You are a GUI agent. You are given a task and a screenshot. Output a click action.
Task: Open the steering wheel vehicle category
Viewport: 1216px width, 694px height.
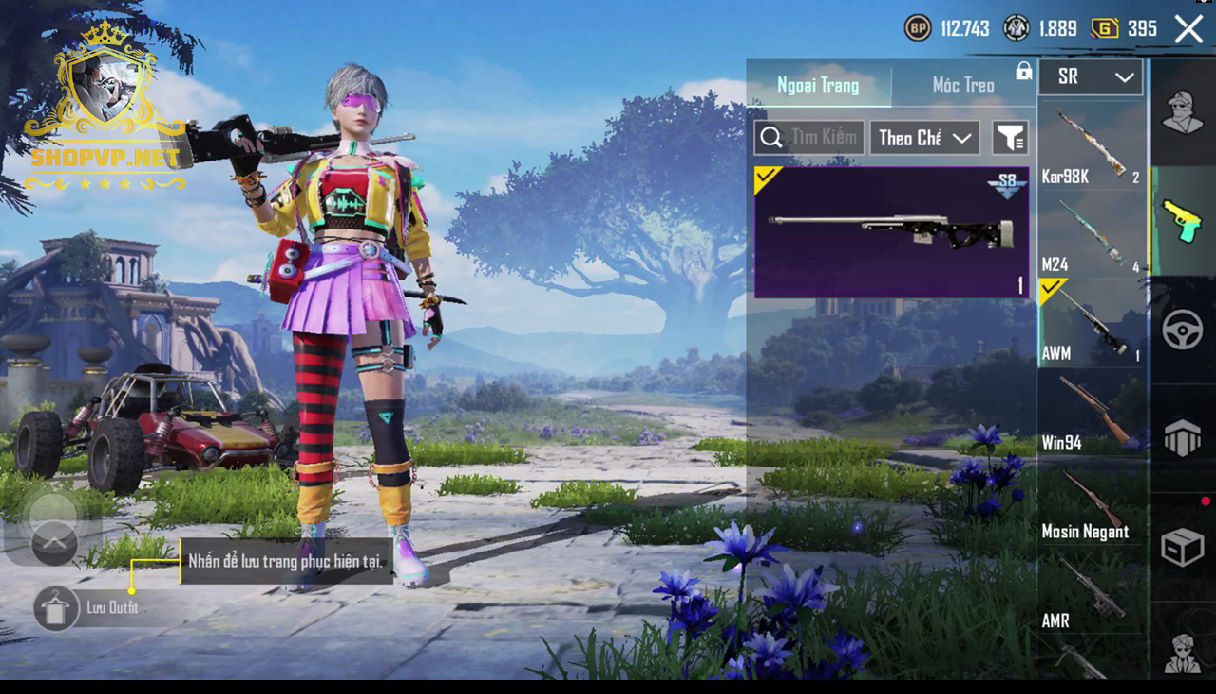coord(1182,329)
